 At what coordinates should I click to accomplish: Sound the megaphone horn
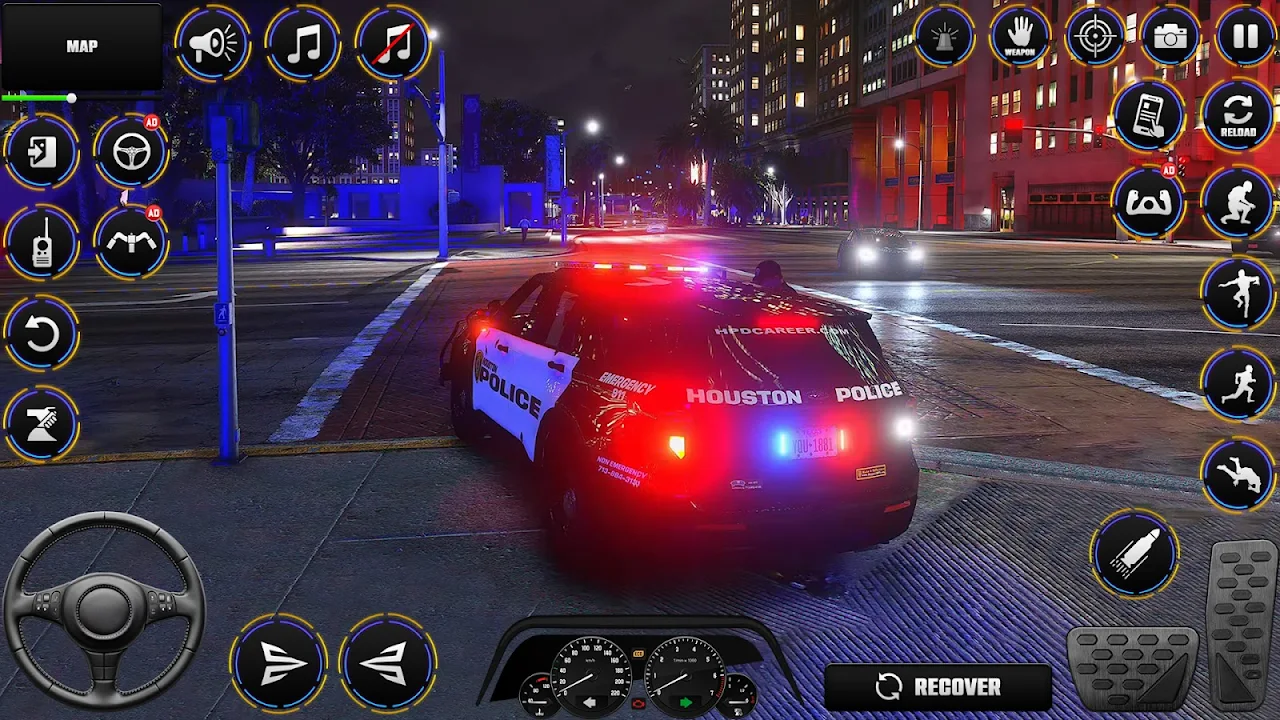click(212, 44)
